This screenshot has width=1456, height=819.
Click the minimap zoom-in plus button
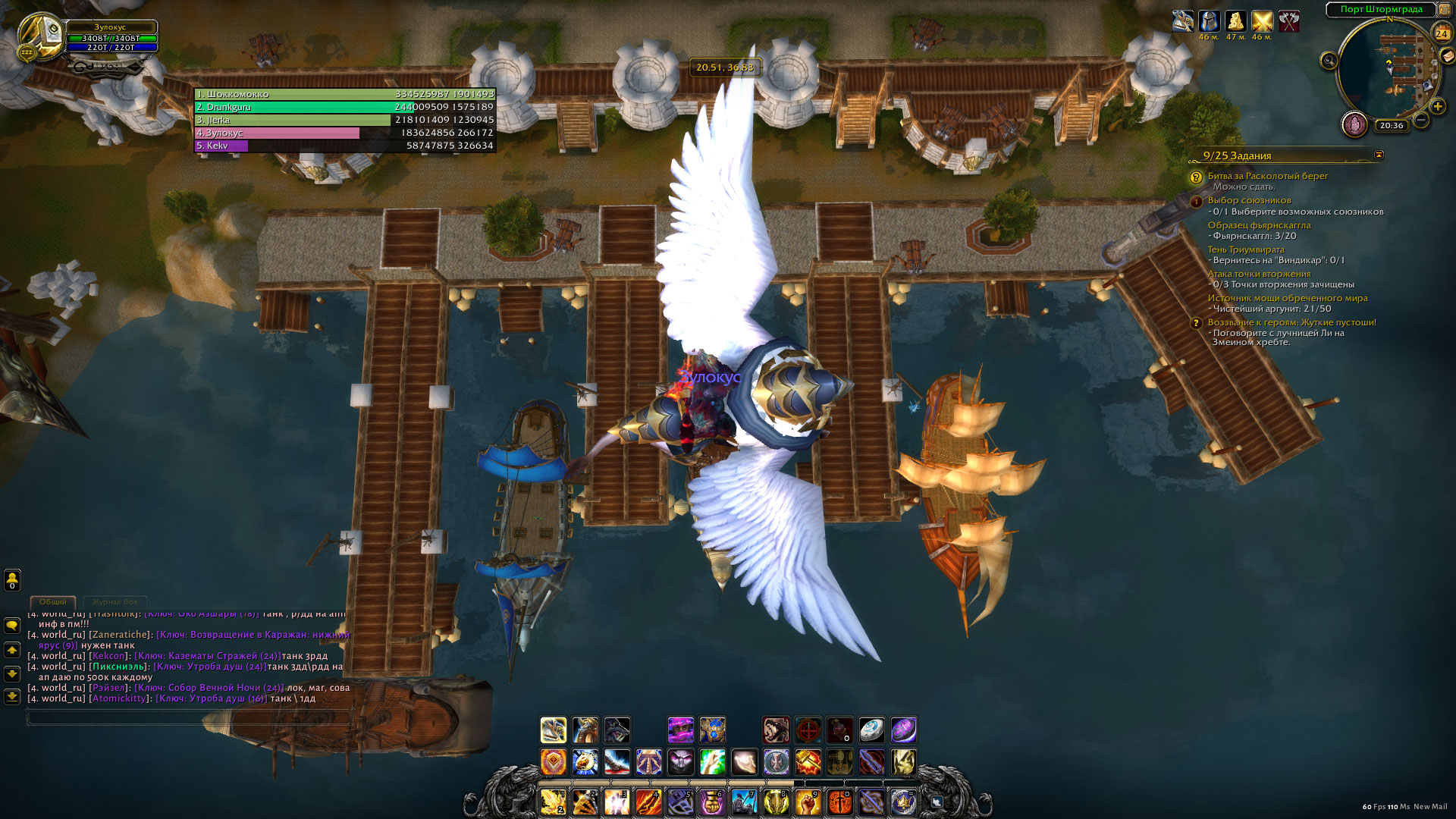click(1438, 106)
